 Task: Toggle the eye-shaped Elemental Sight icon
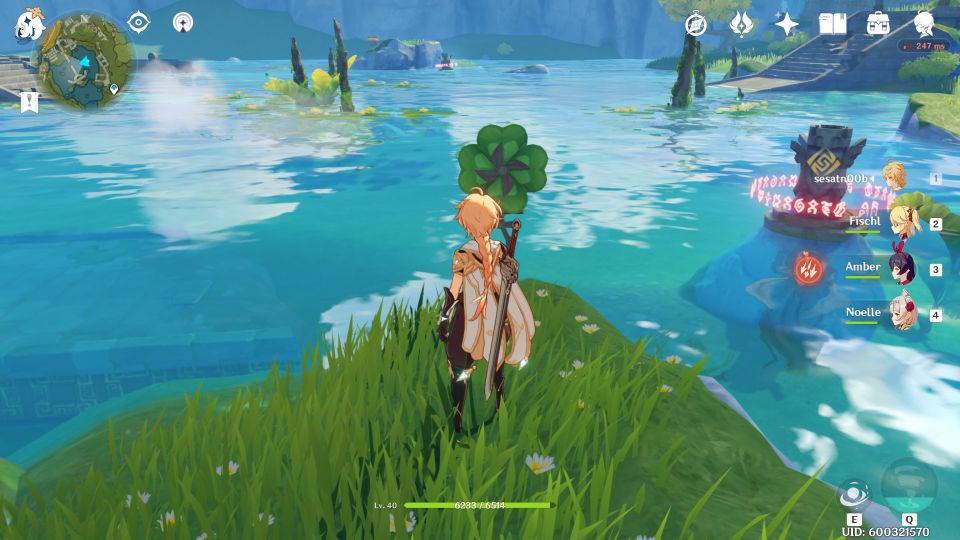click(x=138, y=22)
